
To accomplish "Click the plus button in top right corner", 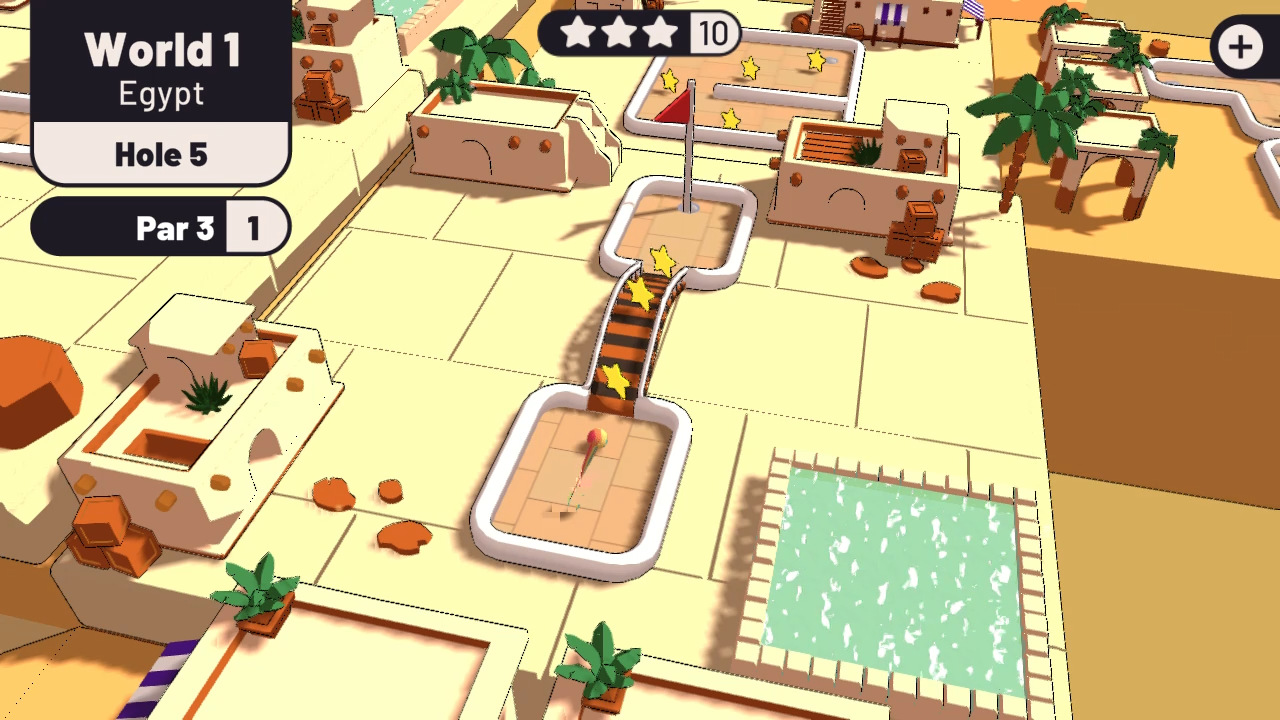I will 1239,46.
